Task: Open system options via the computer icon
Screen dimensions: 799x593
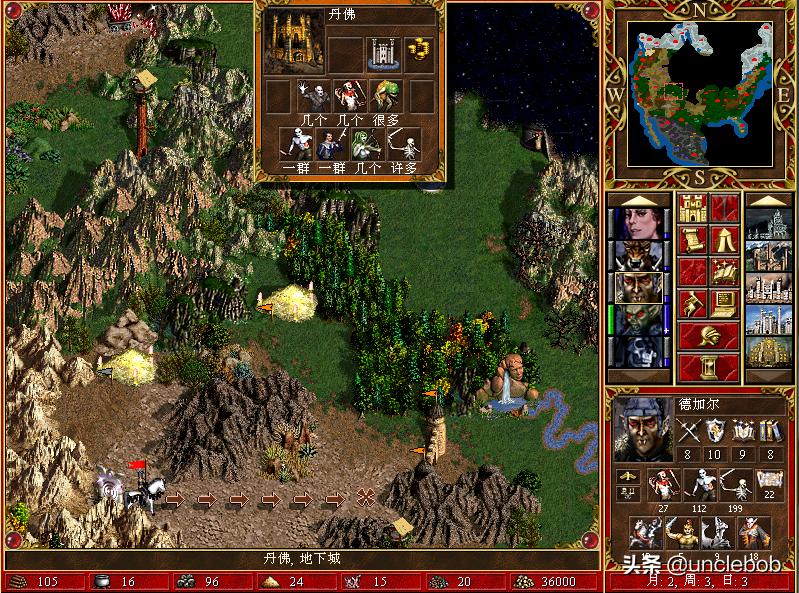Action: (725, 304)
